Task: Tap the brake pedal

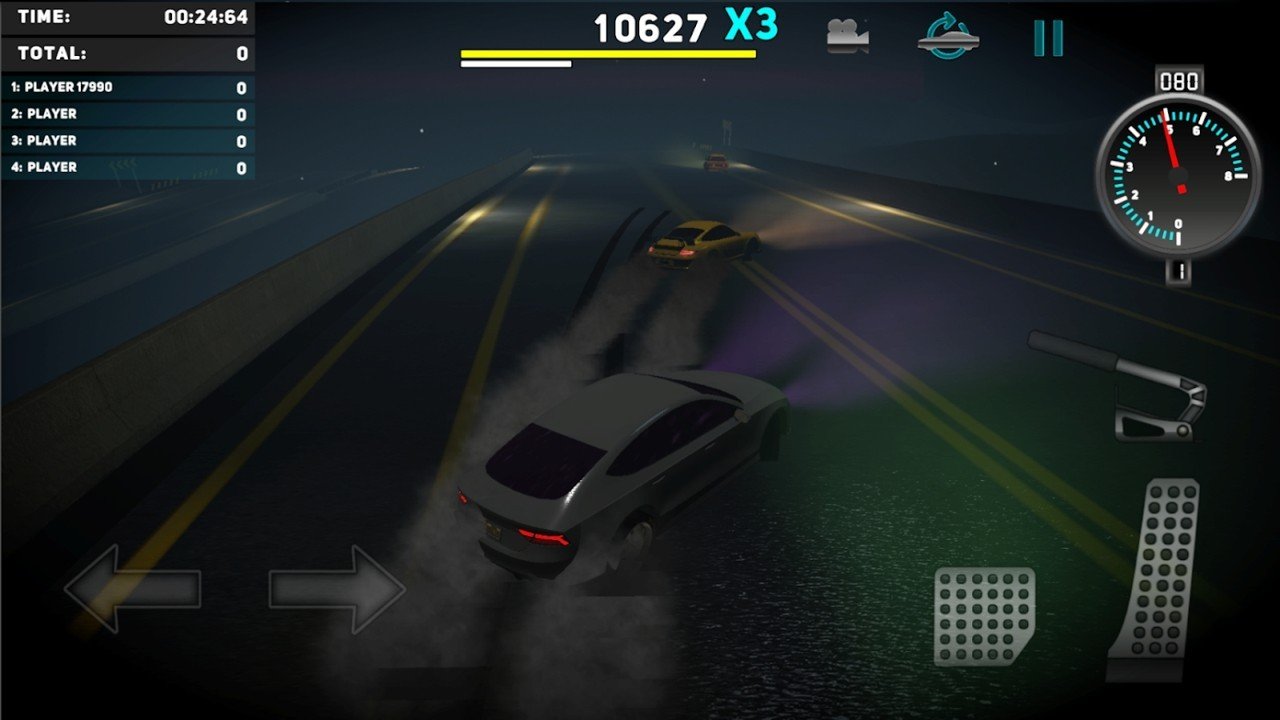Action: (984, 615)
